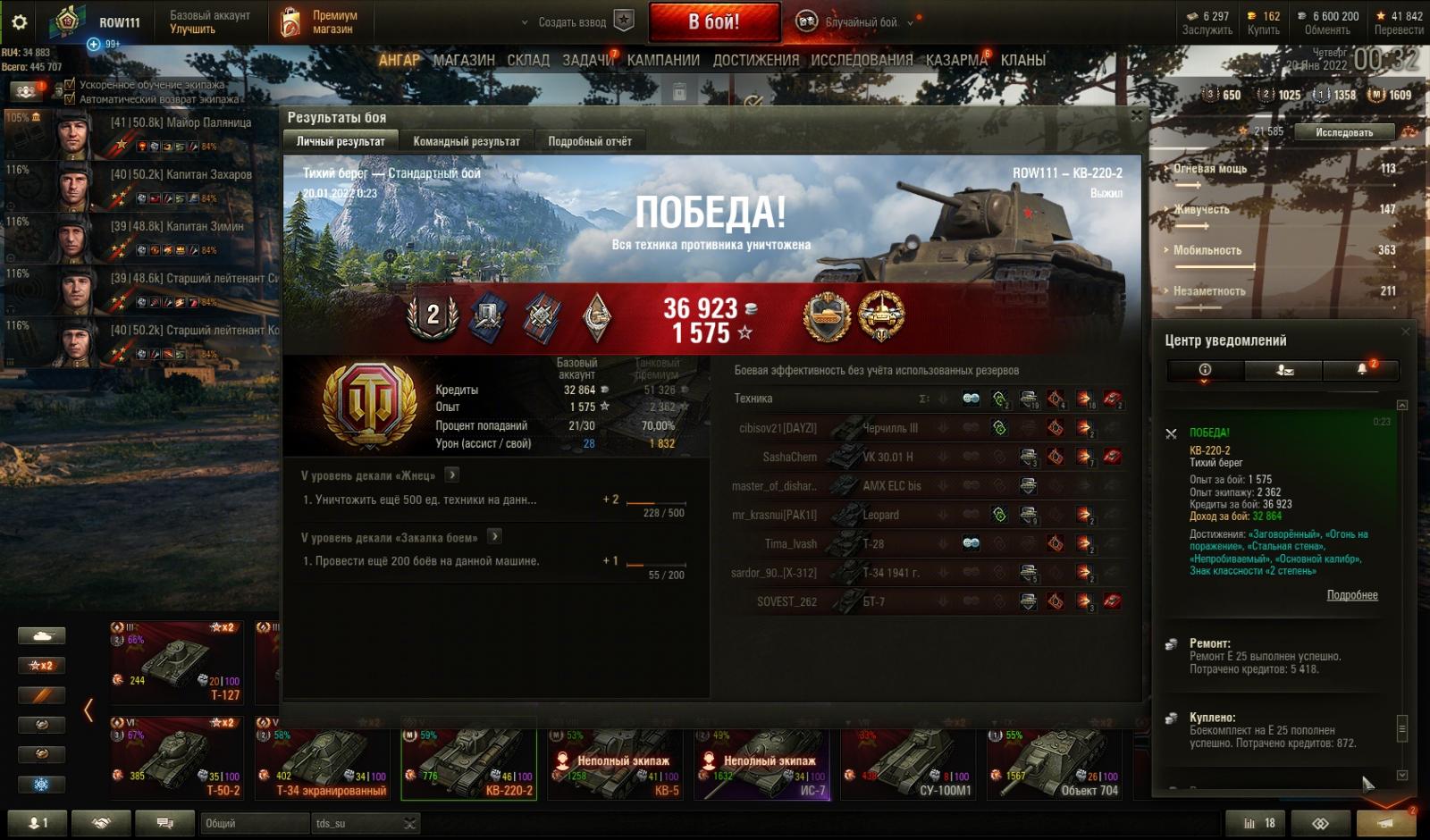Go to ИССЛЕДОВАНИЯ section
Image resolution: width=1430 pixels, height=840 pixels.
(862, 60)
